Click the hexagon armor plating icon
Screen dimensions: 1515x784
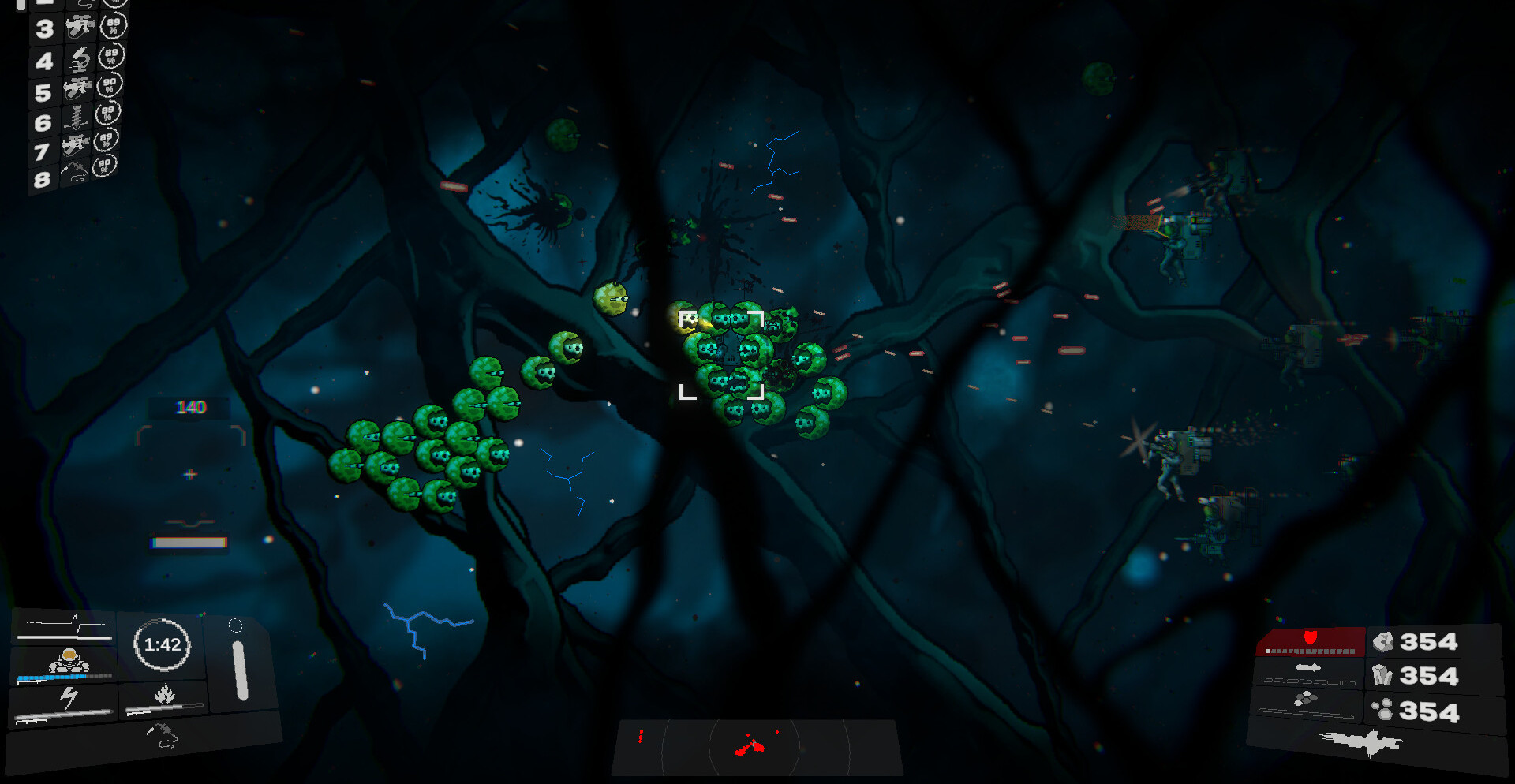pyautogui.click(x=1307, y=699)
